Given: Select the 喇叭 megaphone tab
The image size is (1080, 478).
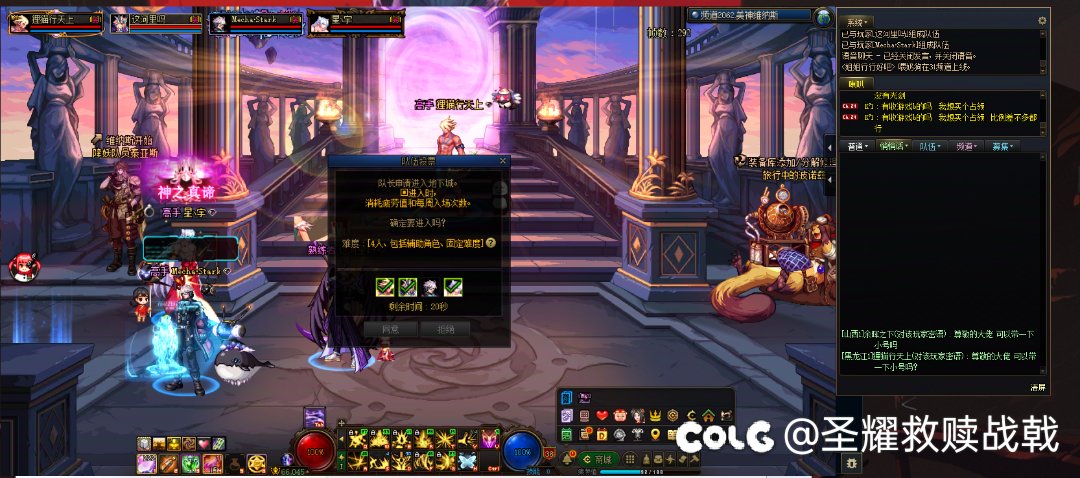Looking at the screenshot, I should click(x=860, y=83).
